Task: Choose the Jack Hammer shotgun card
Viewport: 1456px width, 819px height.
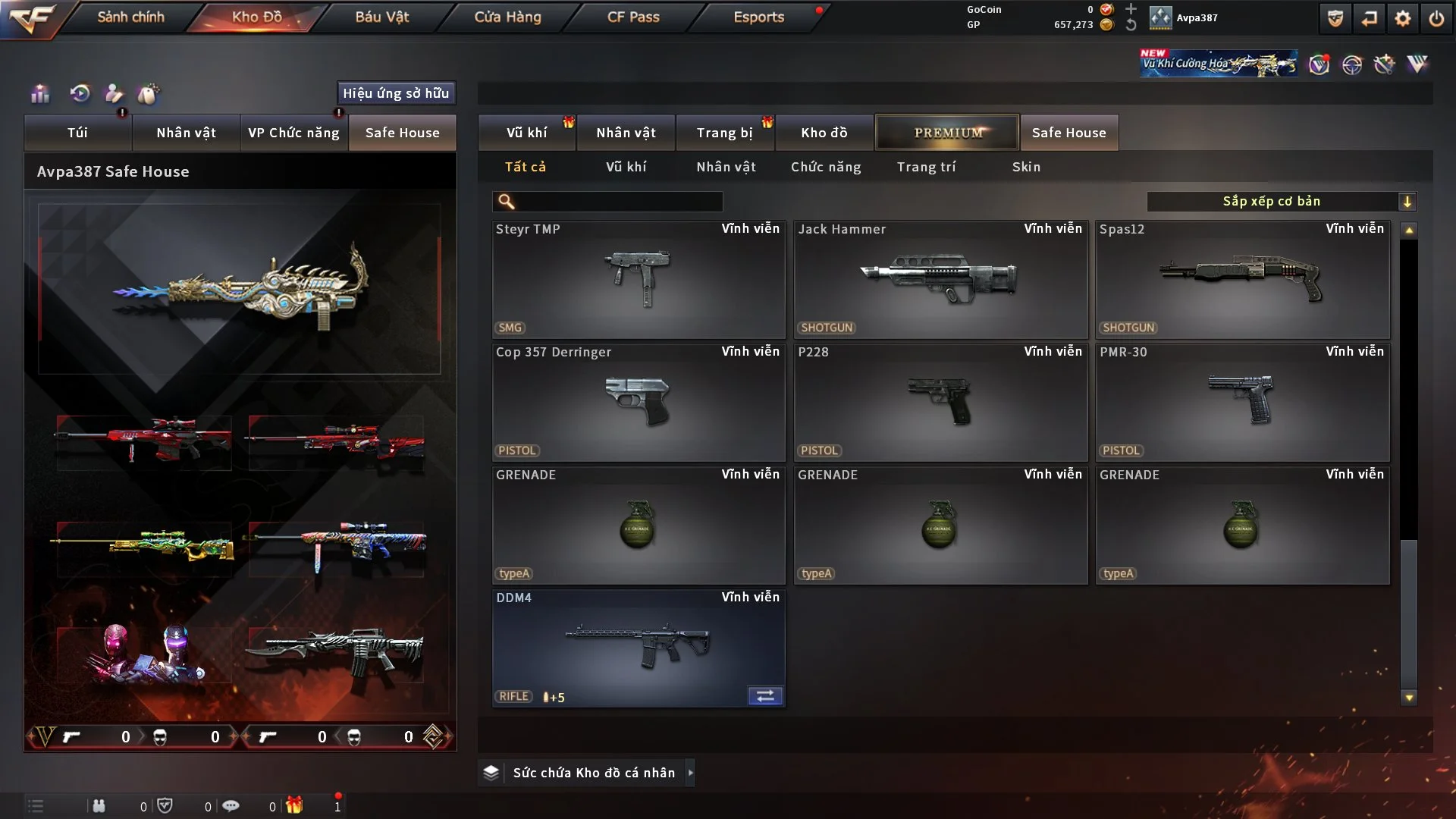Action: tap(940, 279)
